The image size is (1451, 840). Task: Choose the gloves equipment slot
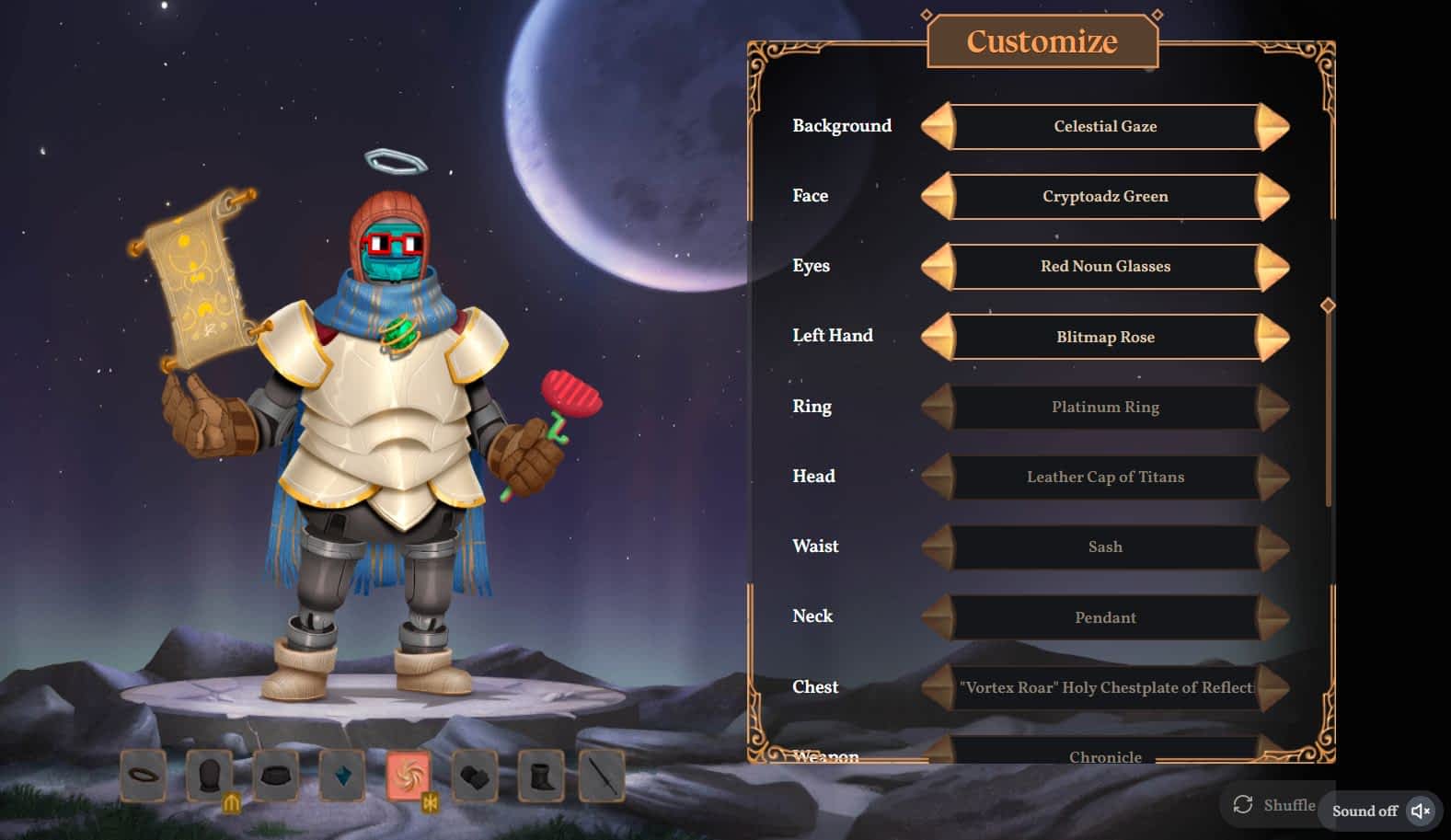click(x=475, y=777)
